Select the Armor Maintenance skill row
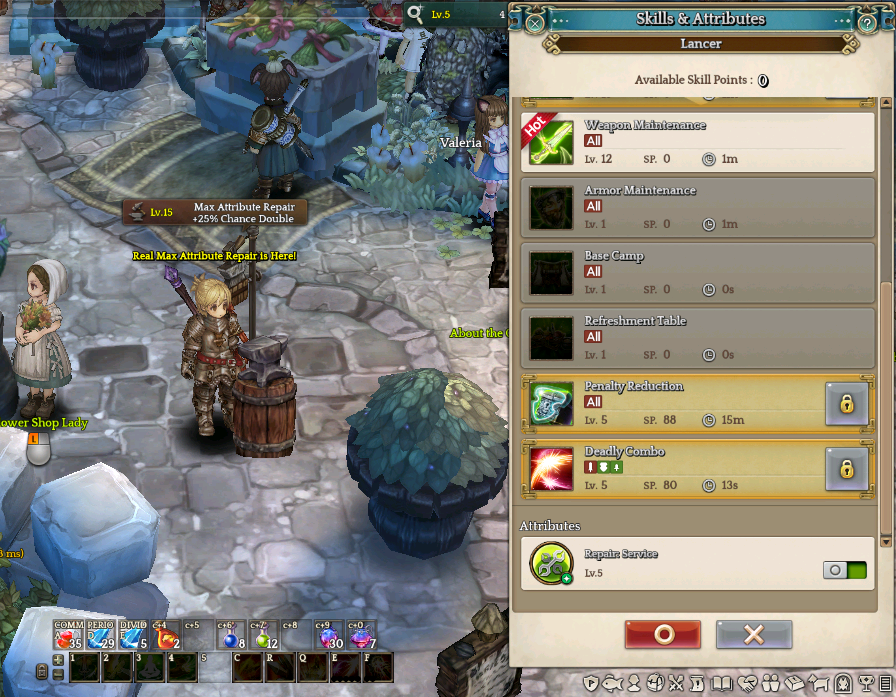896x697 pixels. [x=698, y=207]
